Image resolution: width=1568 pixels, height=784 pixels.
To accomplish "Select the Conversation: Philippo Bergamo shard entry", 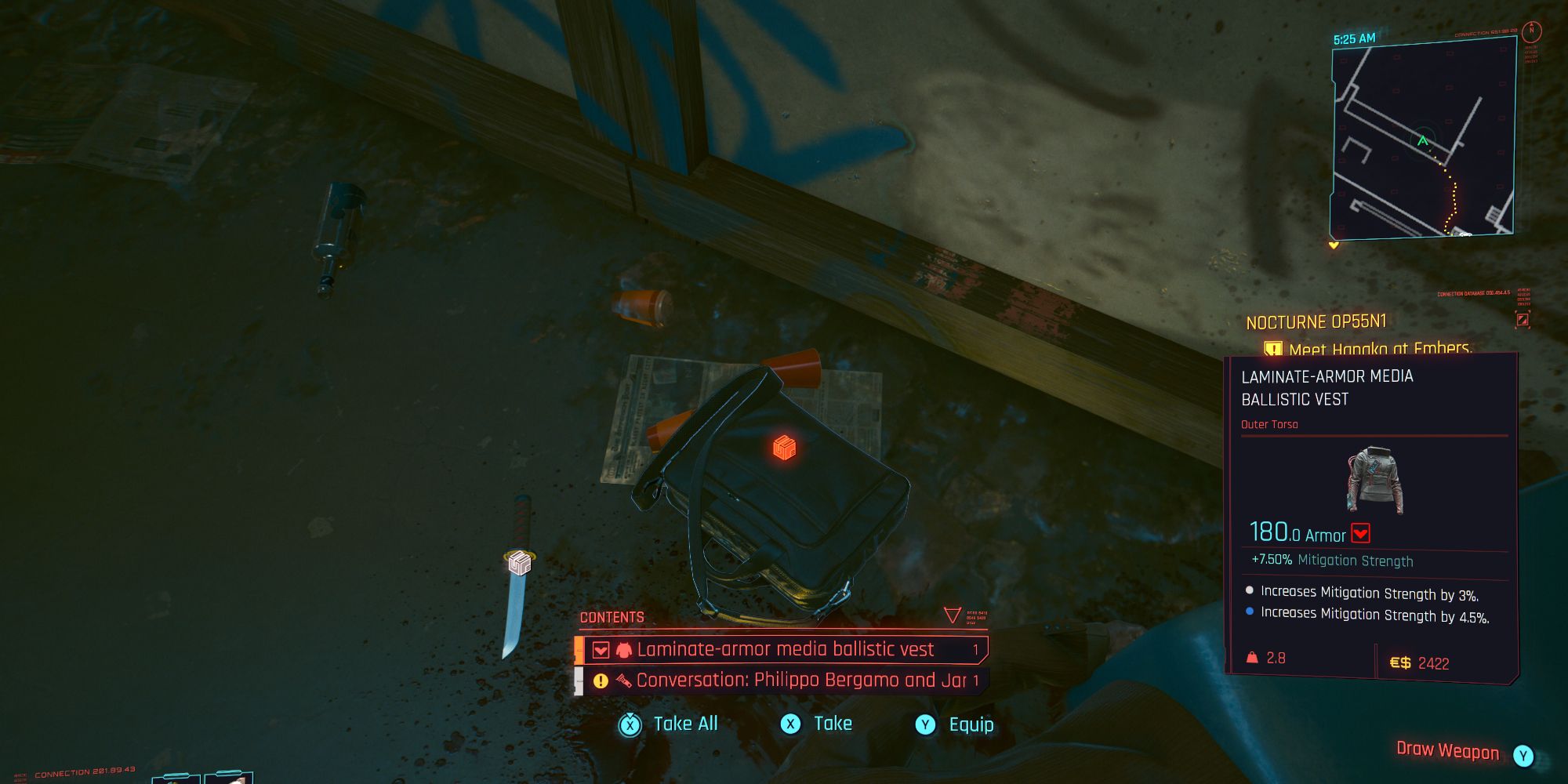I will pyautogui.click(x=800, y=680).
